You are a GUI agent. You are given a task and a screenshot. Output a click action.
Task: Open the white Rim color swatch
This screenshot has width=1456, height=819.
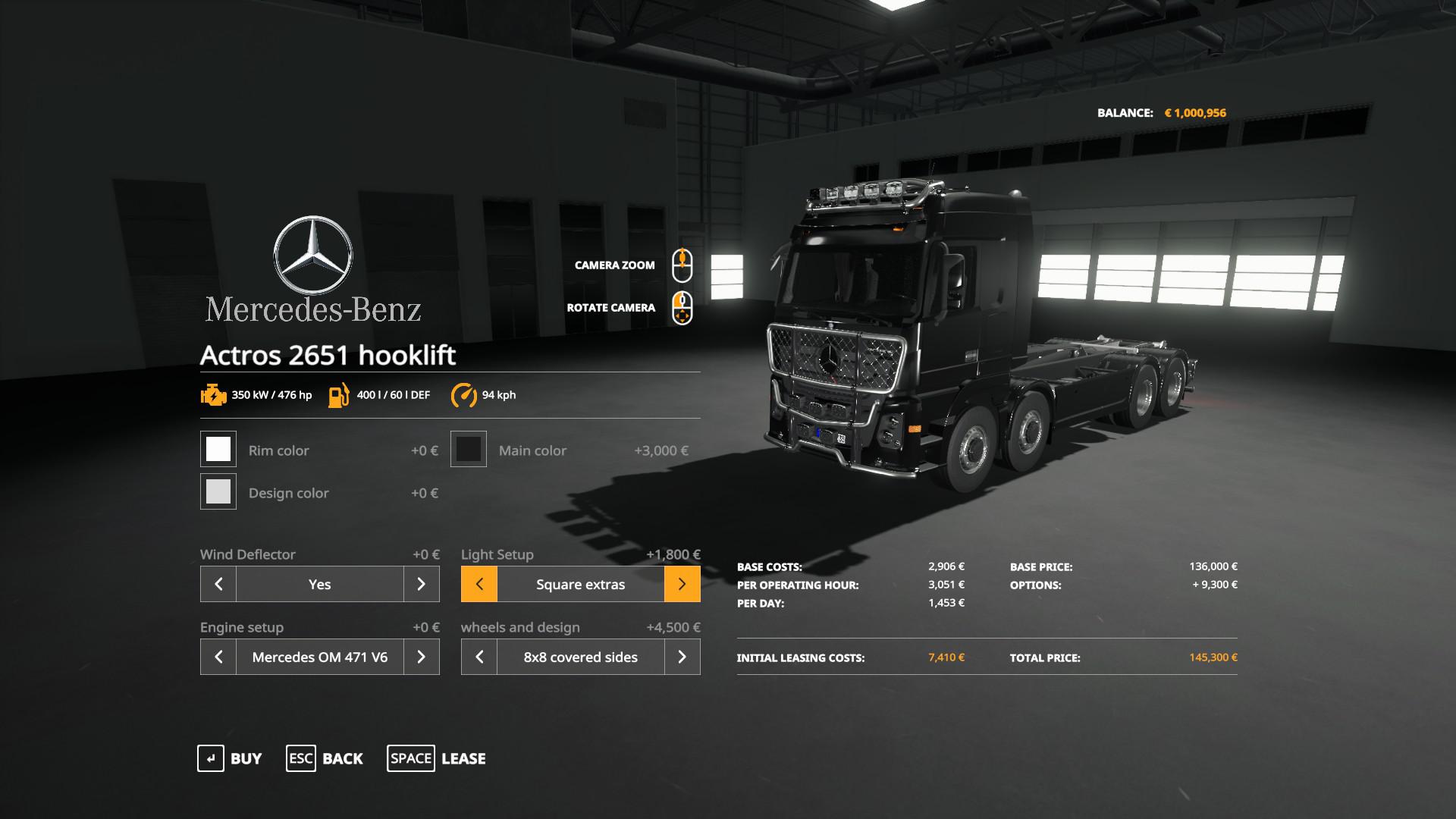pyautogui.click(x=218, y=449)
